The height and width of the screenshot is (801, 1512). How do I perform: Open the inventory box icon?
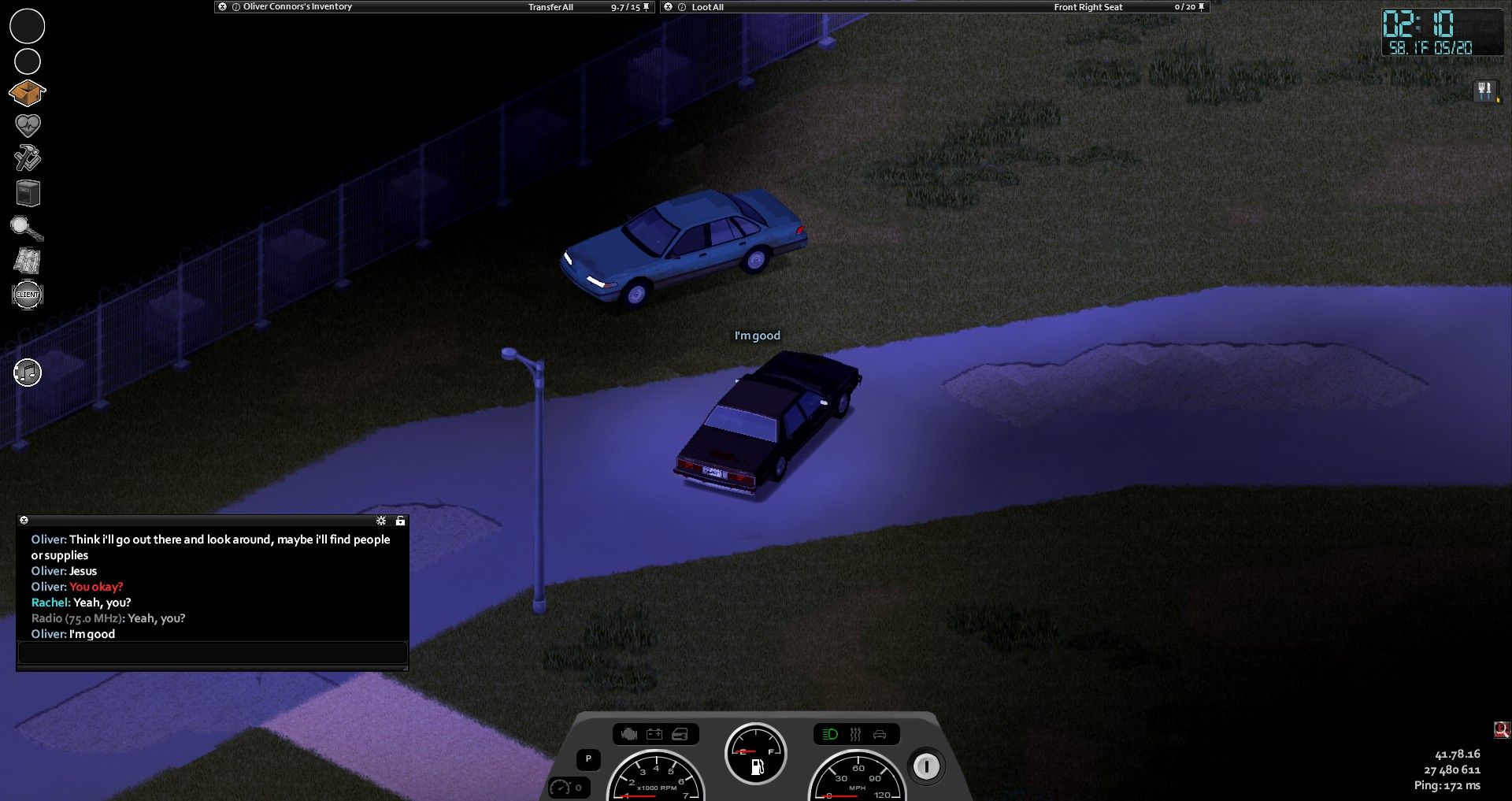click(27, 93)
